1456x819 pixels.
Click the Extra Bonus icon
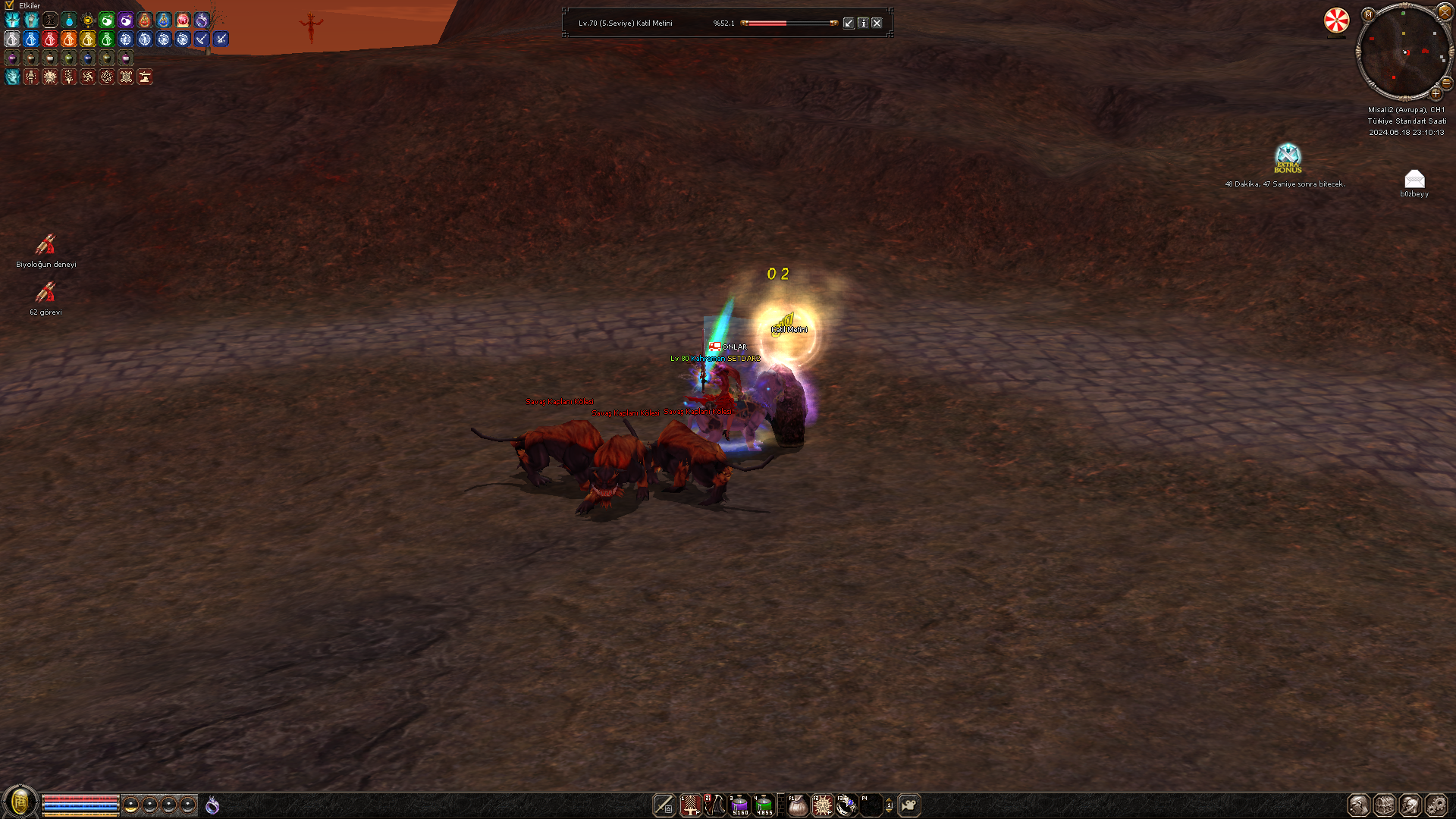[x=1288, y=158]
